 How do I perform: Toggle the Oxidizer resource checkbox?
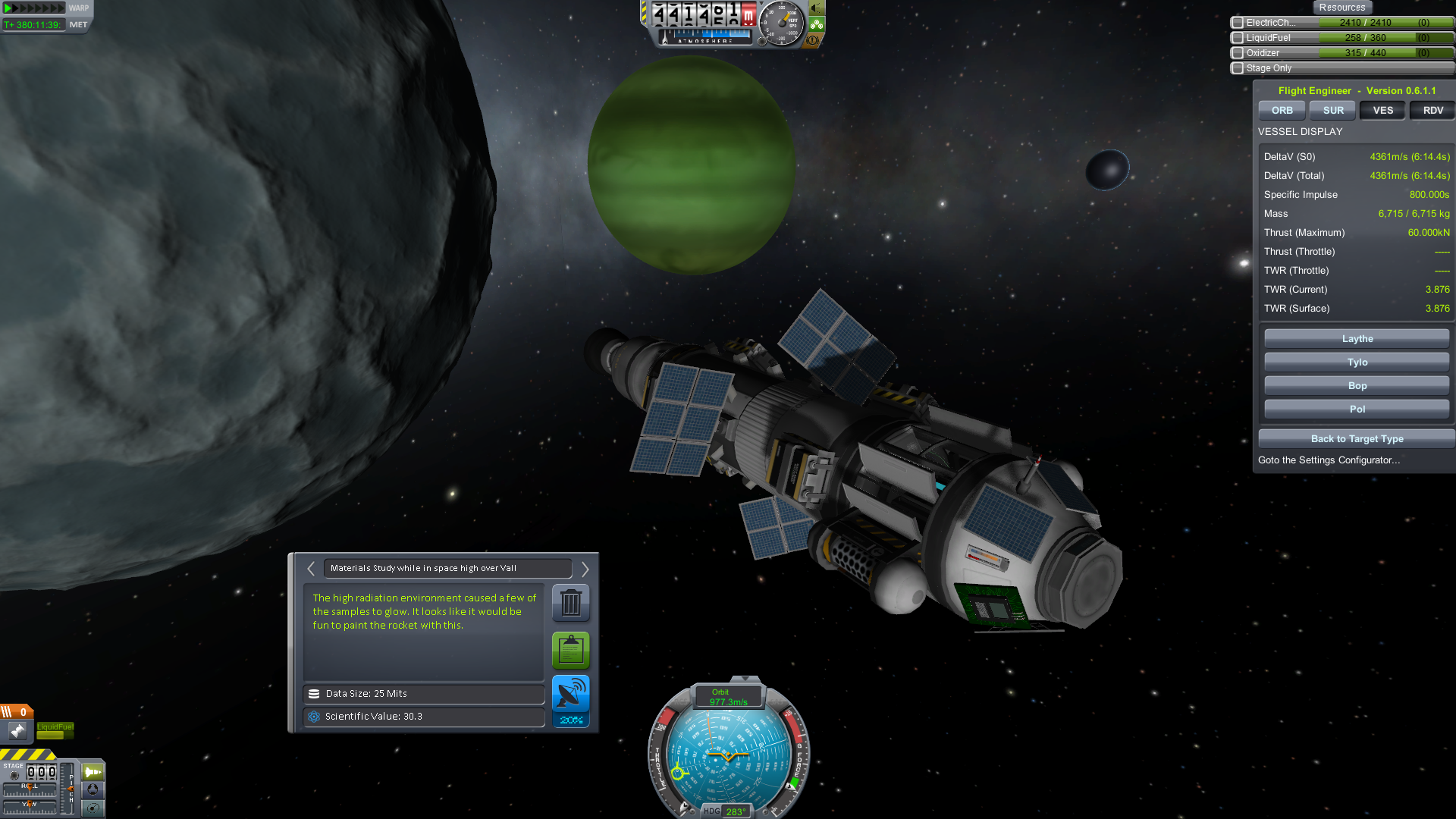click(1238, 53)
